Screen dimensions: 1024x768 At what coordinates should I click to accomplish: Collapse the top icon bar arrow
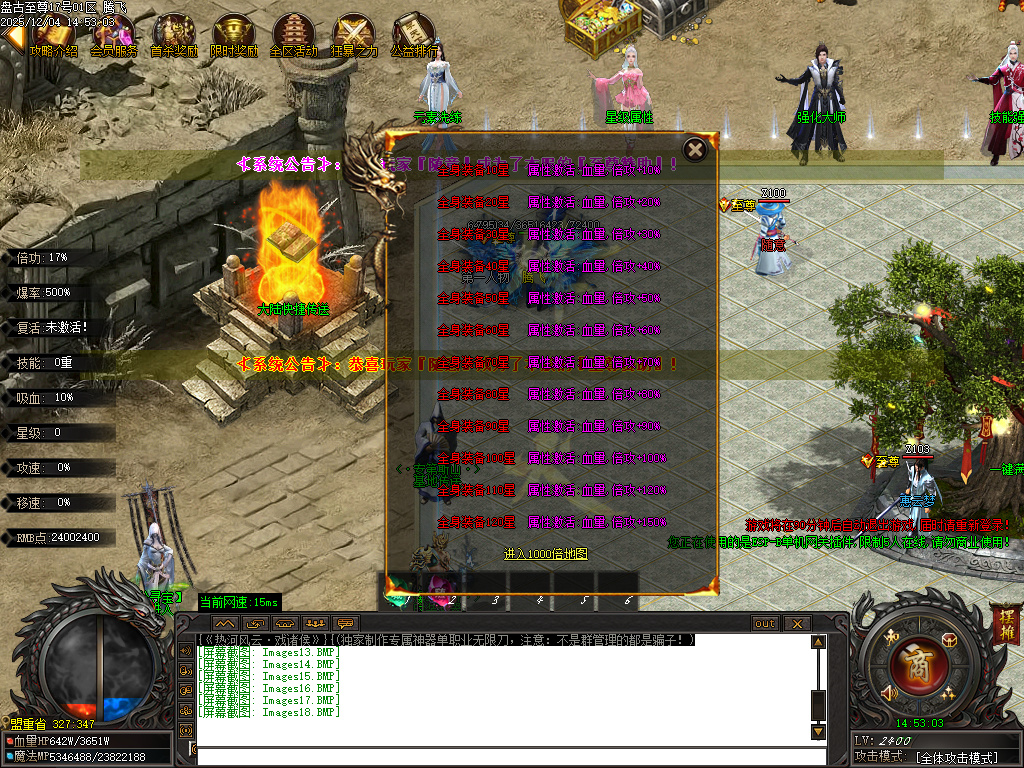point(12,36)
